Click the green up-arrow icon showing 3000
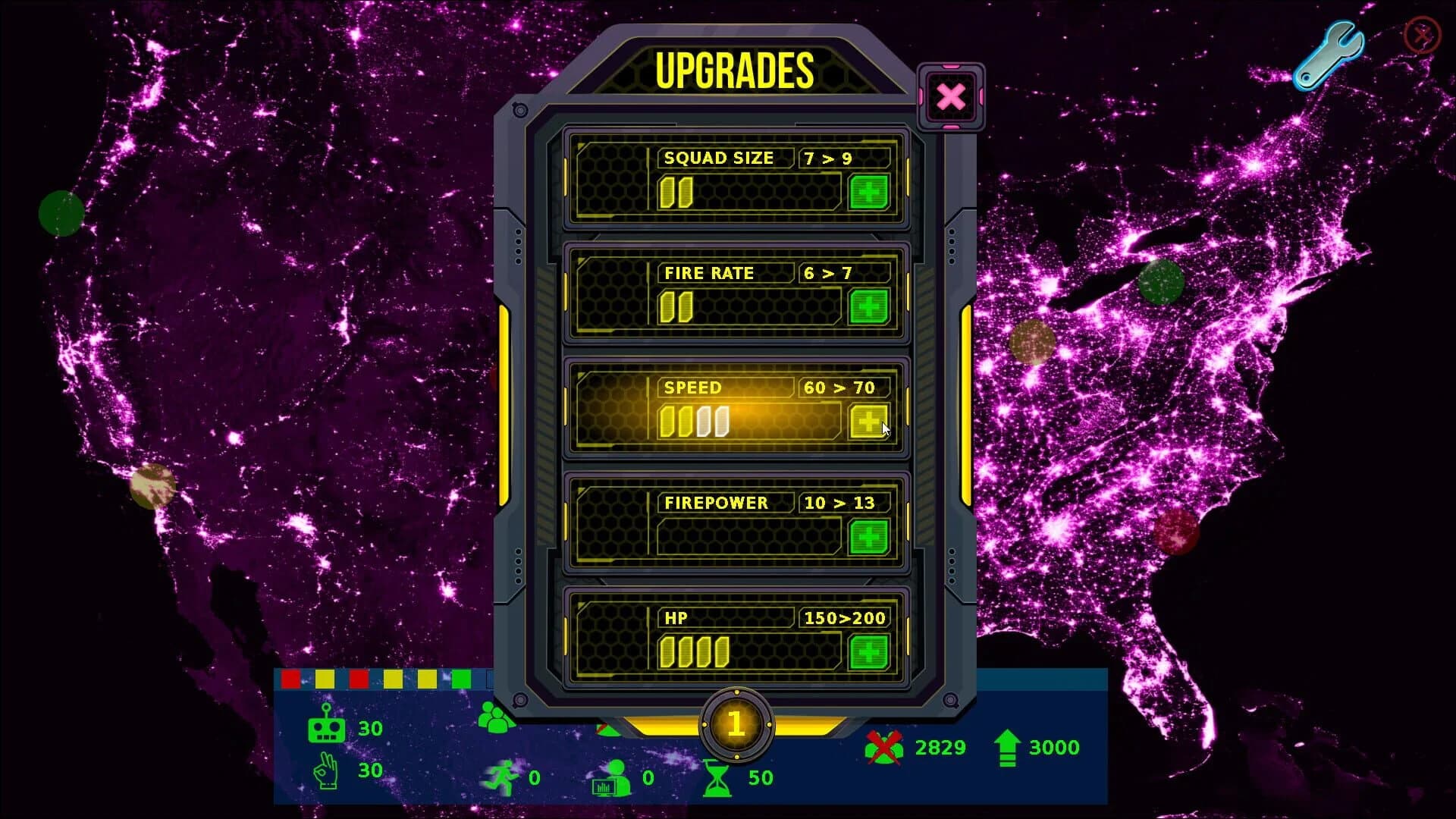This screenshot has height=819, width=1456. pos(1009,748)
